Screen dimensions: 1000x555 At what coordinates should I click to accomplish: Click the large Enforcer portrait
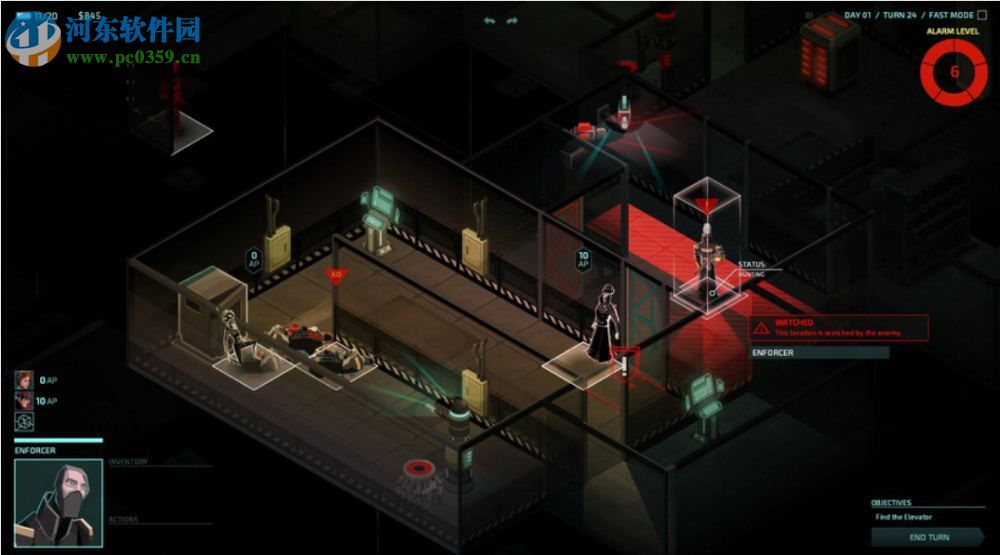click(58, 503)
